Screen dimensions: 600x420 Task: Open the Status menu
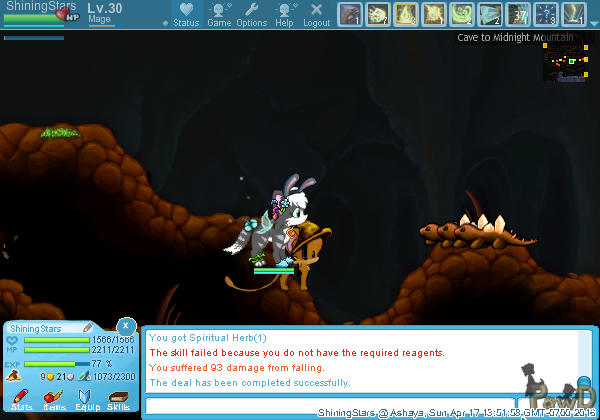coord(185,14)
